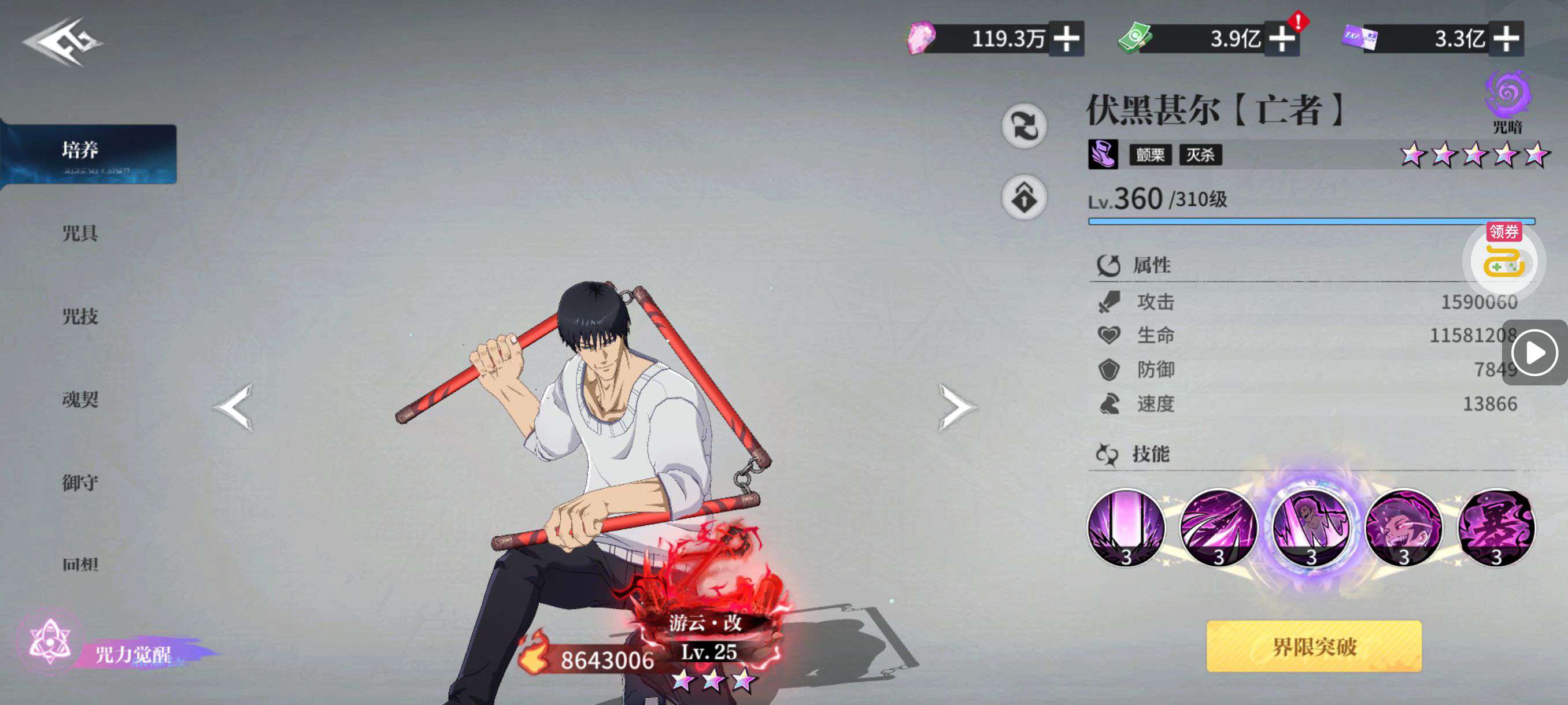Screen dimensions: 1568x705
Task: Add more pink gems
Action: (x=1066, y=39)
